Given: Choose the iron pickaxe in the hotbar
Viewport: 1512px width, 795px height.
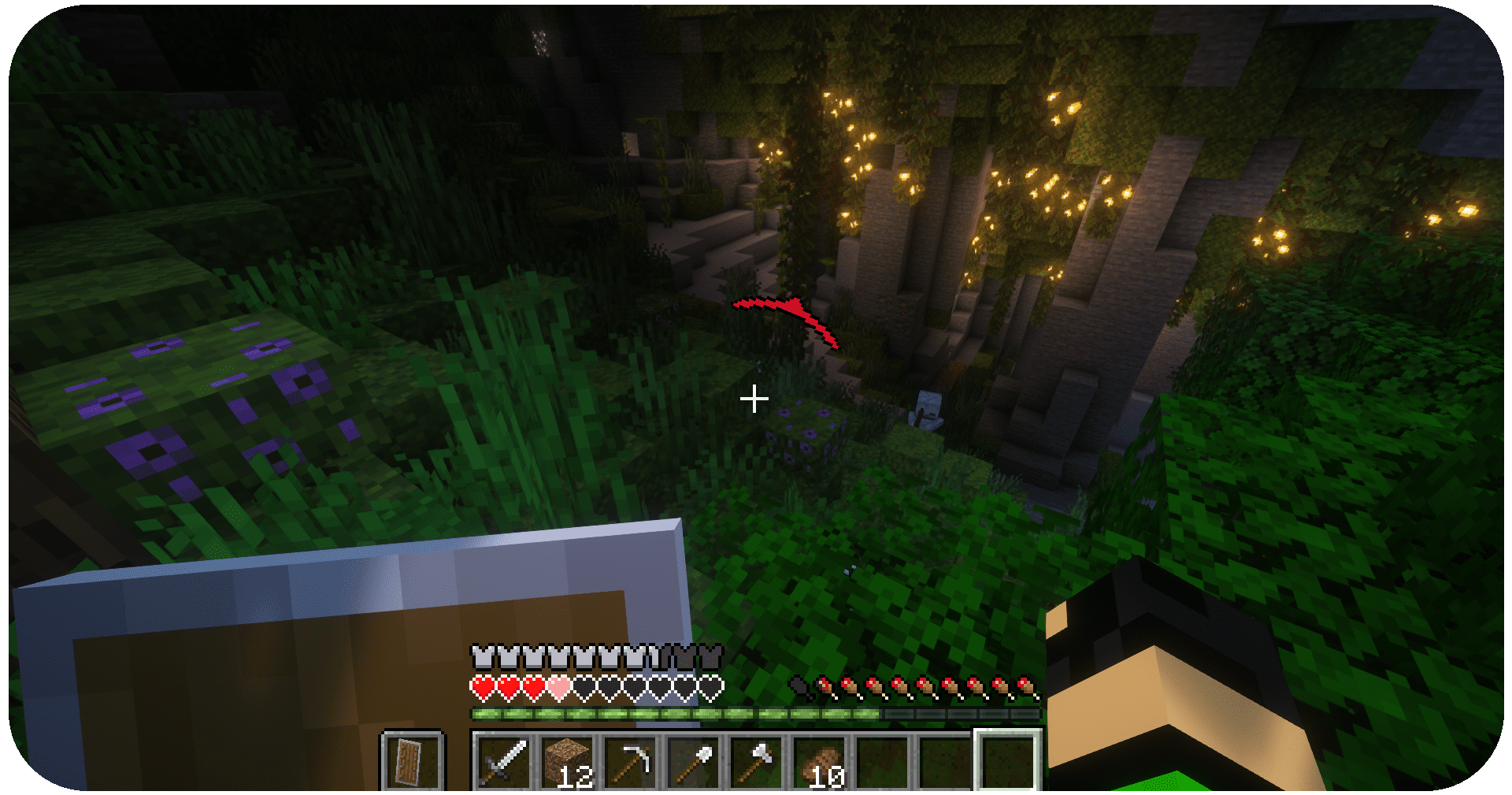Looking at the screenshot, I should click(x=631, y=760).
